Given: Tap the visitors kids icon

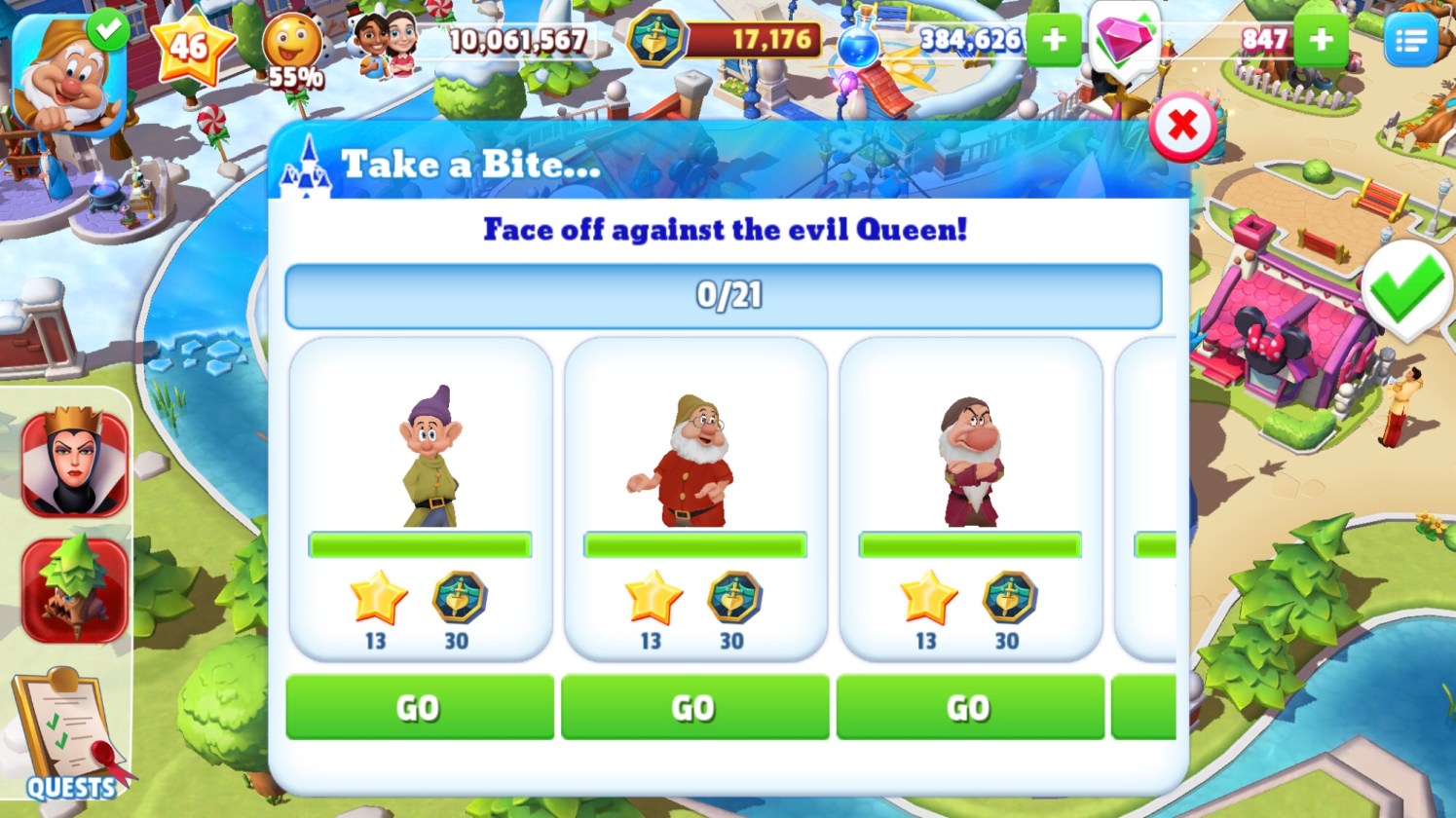Looking at the screenshot, I should tap(386, 43).
